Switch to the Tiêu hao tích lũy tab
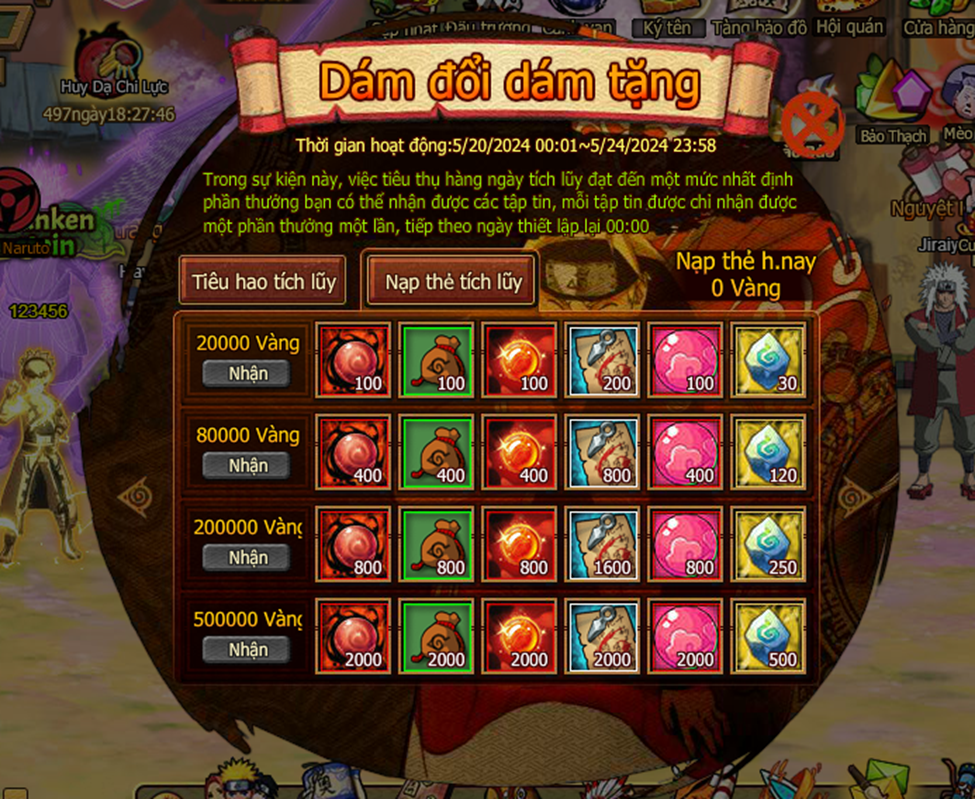Screen dimensions: 975x799 pos(263,281)
